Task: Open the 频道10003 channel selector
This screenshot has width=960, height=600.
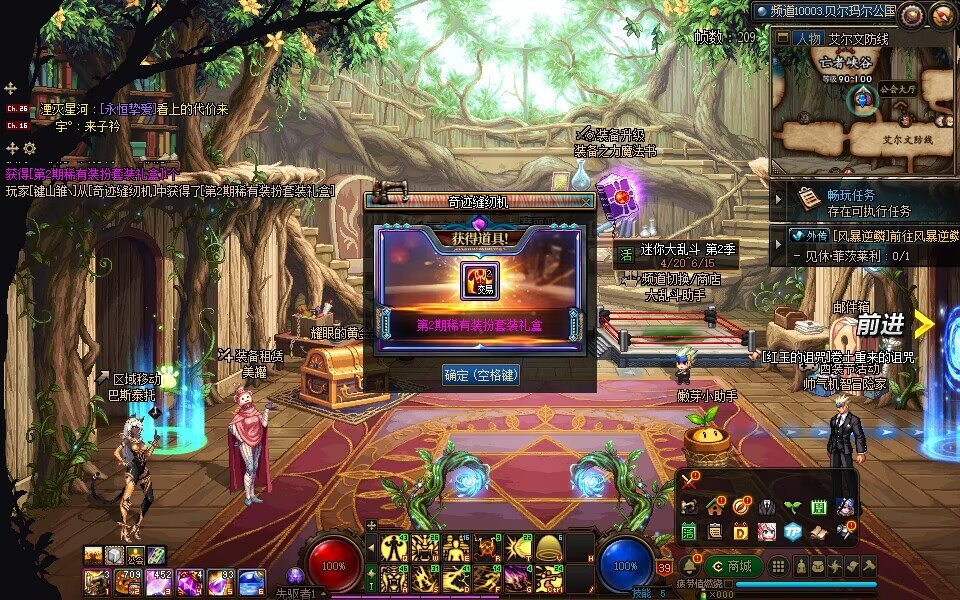Action: [x=825, y=11]
